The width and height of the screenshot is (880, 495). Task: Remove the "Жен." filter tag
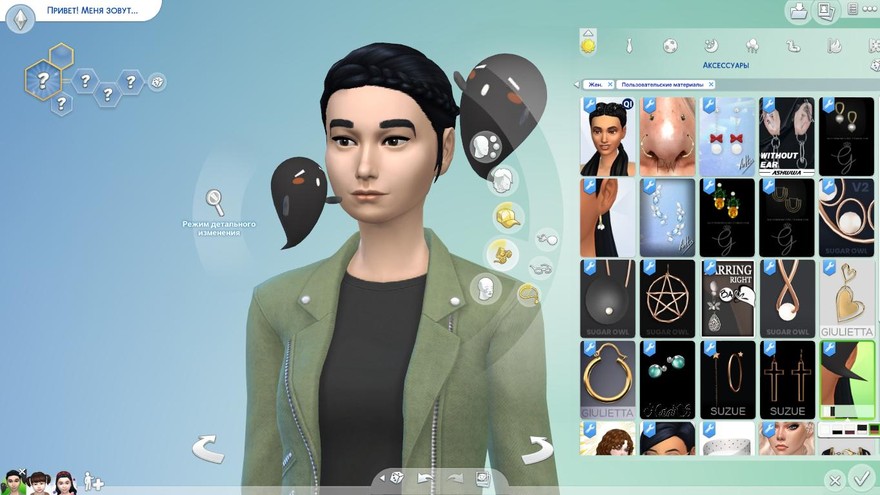[x=611, y=84]
